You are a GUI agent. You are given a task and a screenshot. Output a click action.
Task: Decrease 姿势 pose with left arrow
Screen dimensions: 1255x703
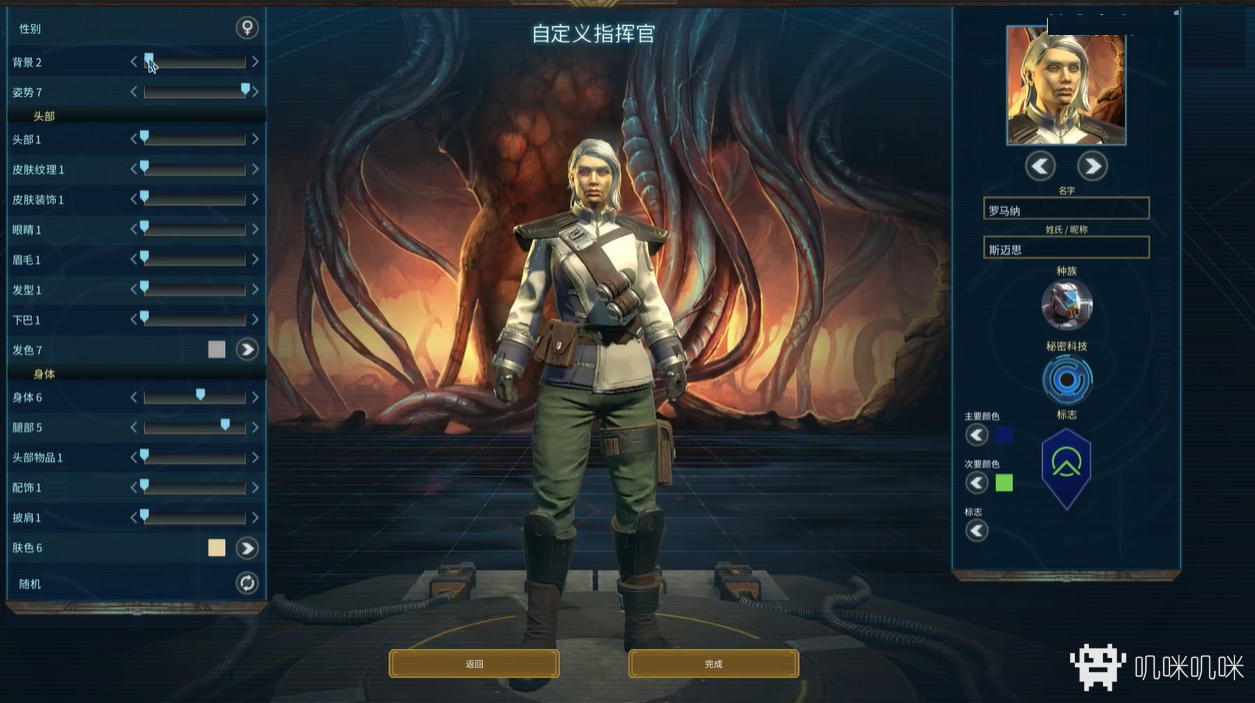pyautogui.click(x=134, y=92)
